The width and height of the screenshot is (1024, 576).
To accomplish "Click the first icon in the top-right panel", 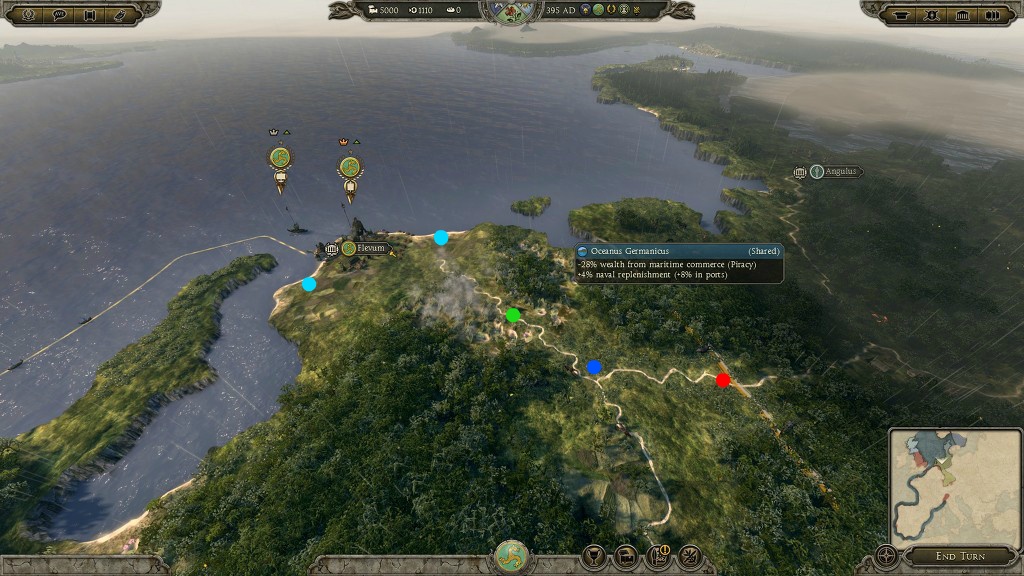I will [901, 14].
